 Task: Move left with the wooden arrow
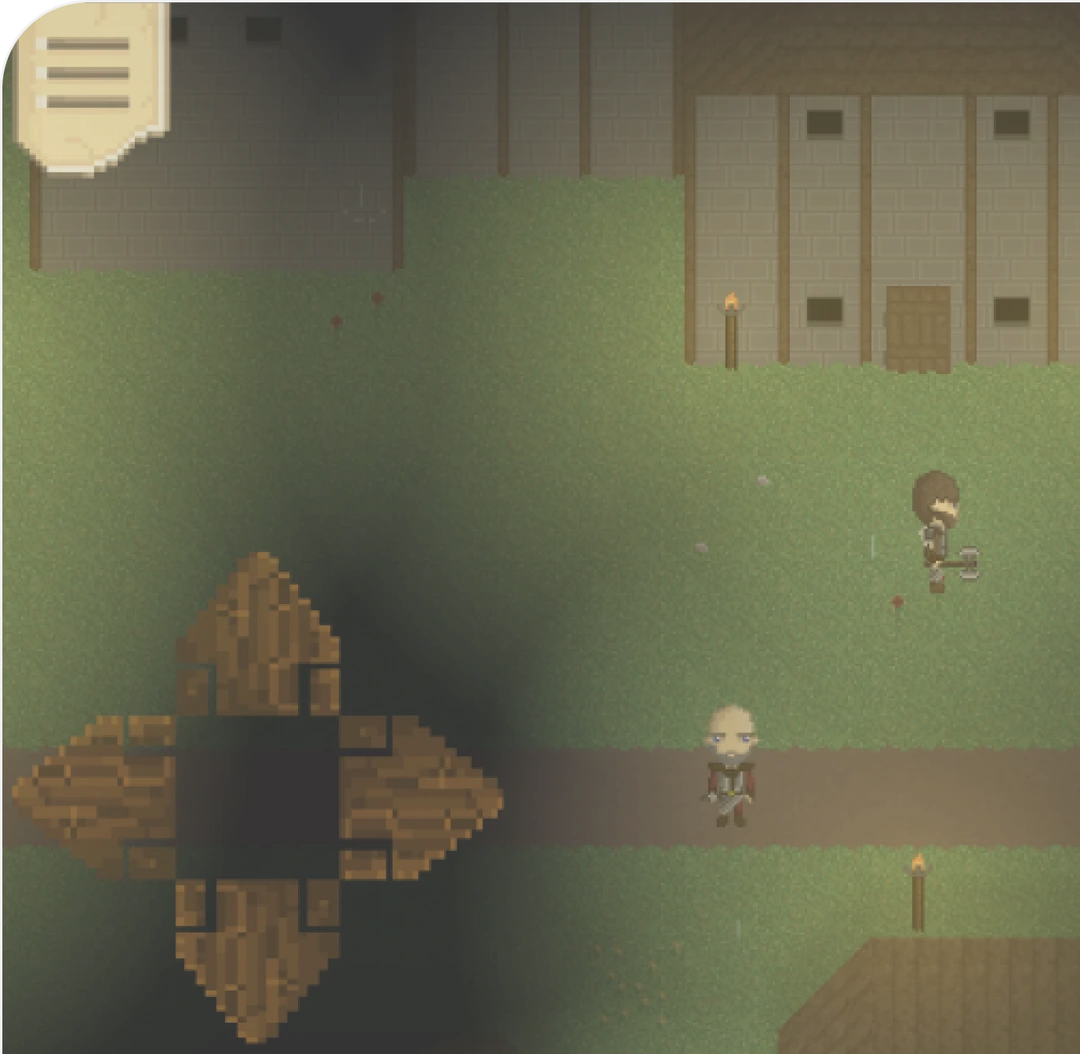(95, 795)
